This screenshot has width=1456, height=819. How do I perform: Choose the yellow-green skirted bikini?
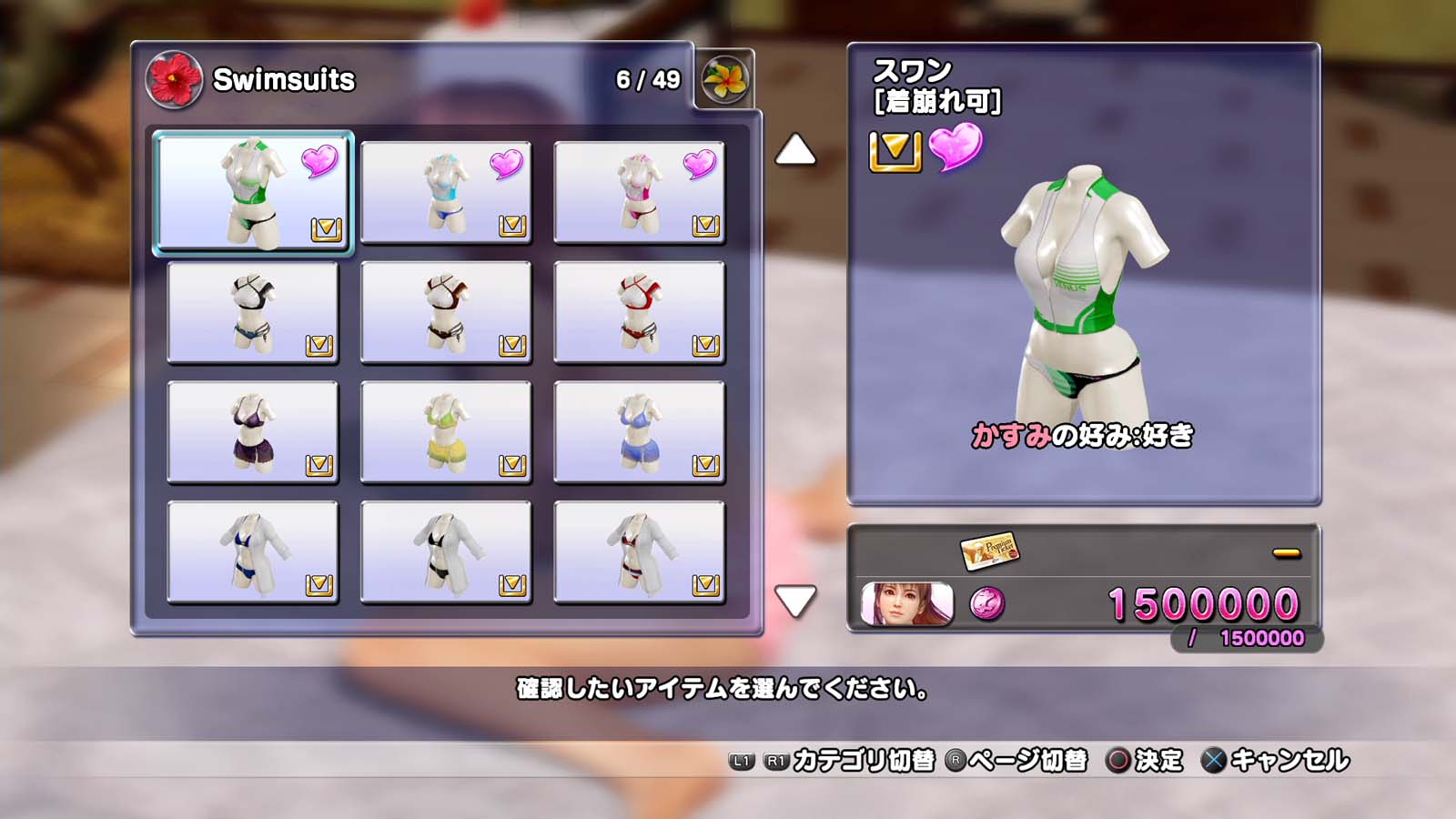click(446, 432)
